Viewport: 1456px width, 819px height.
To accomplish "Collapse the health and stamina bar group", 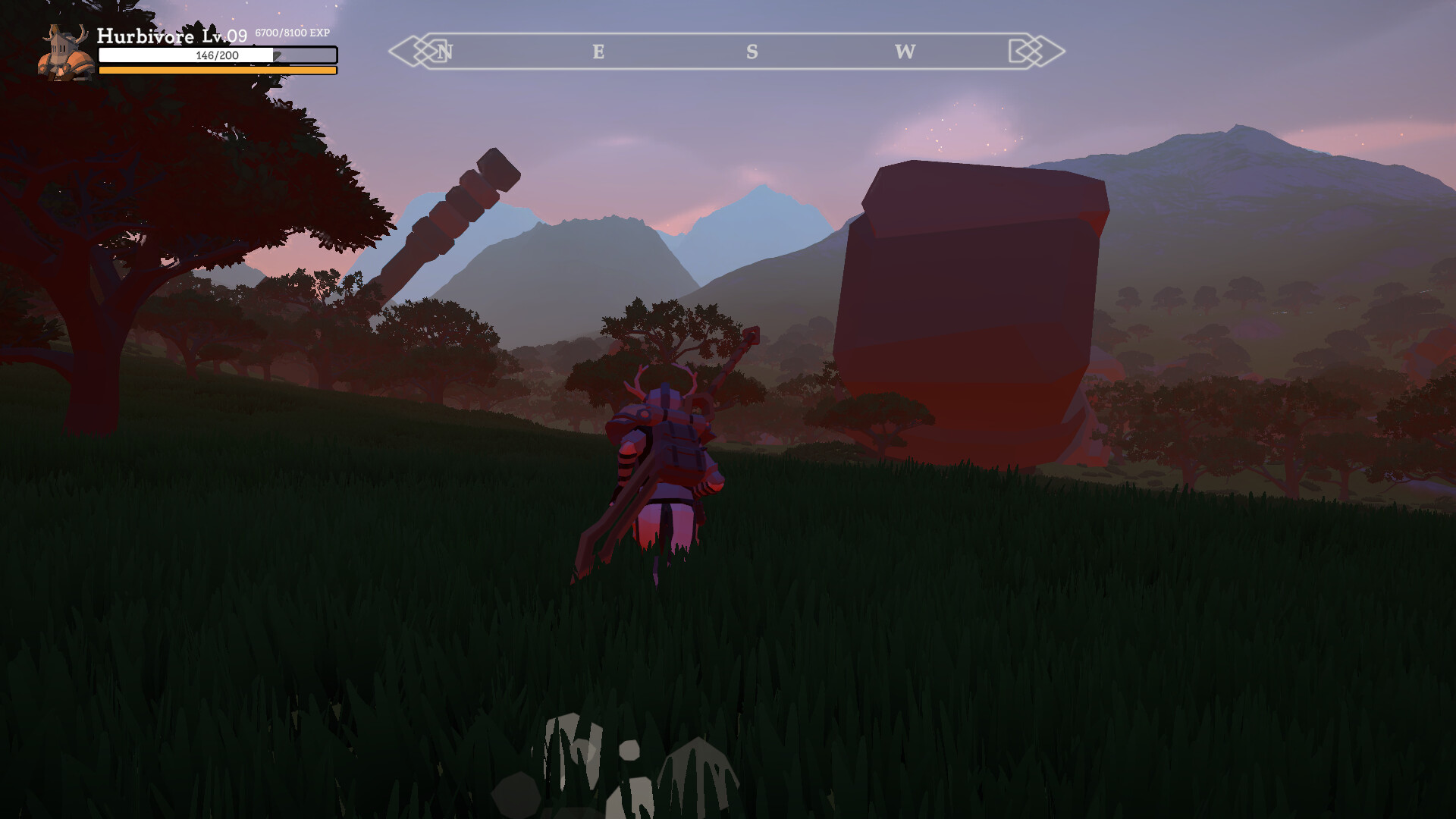I will [218, 61].
